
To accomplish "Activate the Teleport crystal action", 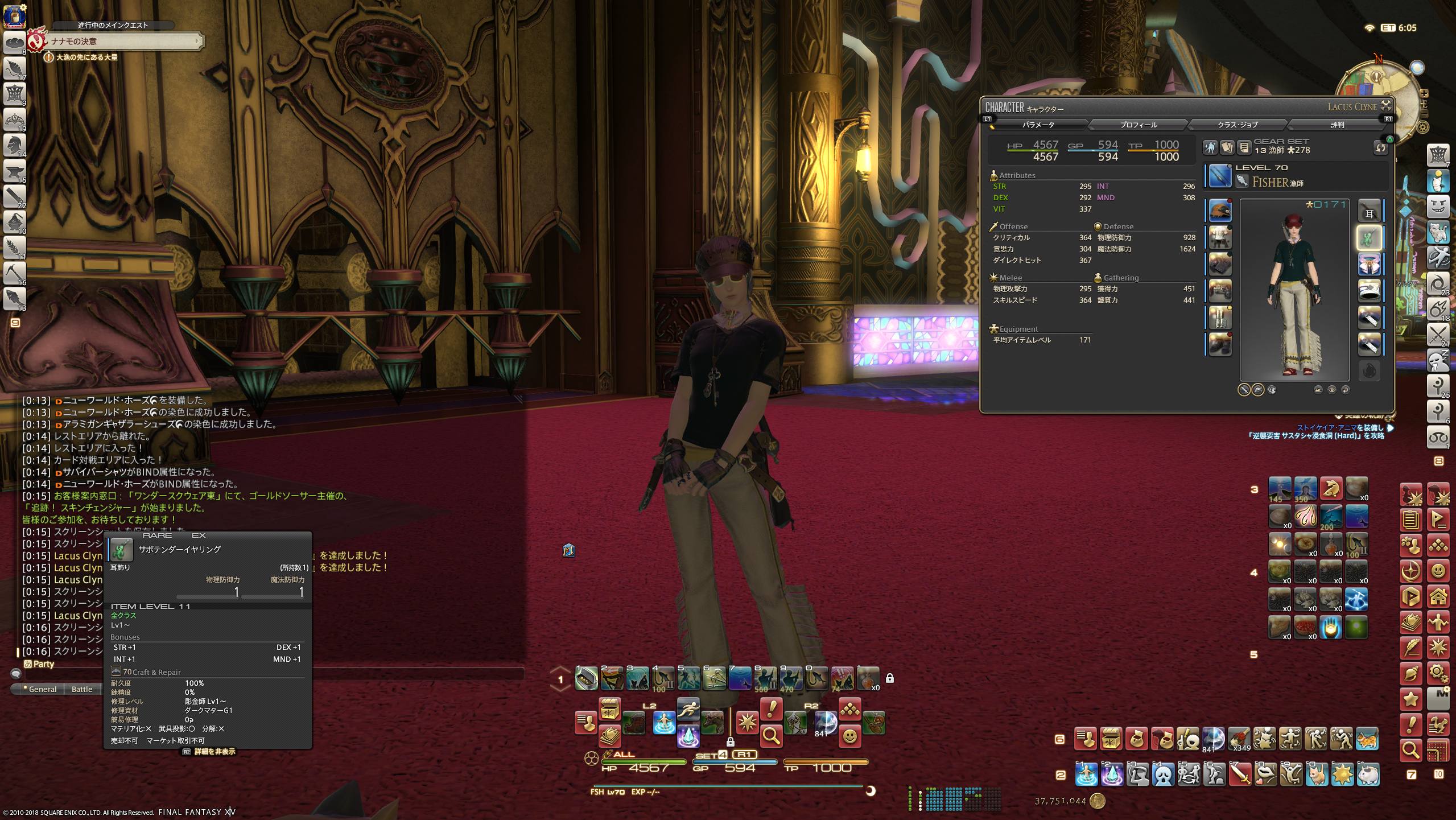I will point(688,736).
